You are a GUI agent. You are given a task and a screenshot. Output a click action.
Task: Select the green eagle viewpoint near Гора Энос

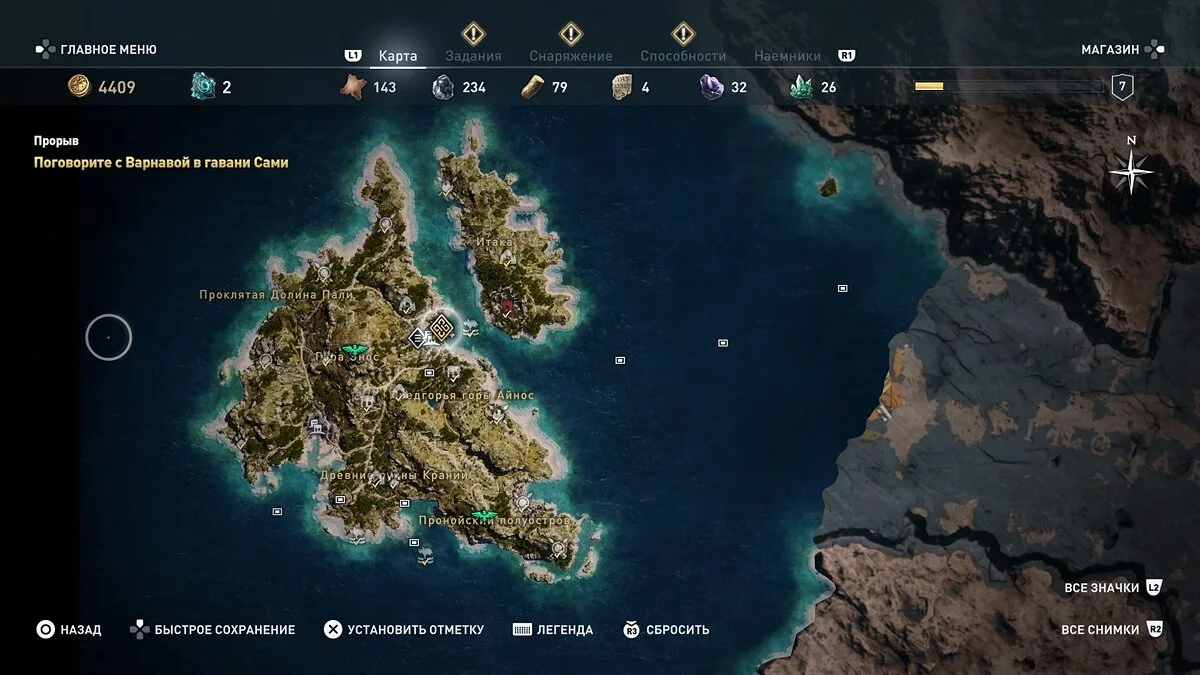[352, 350]
